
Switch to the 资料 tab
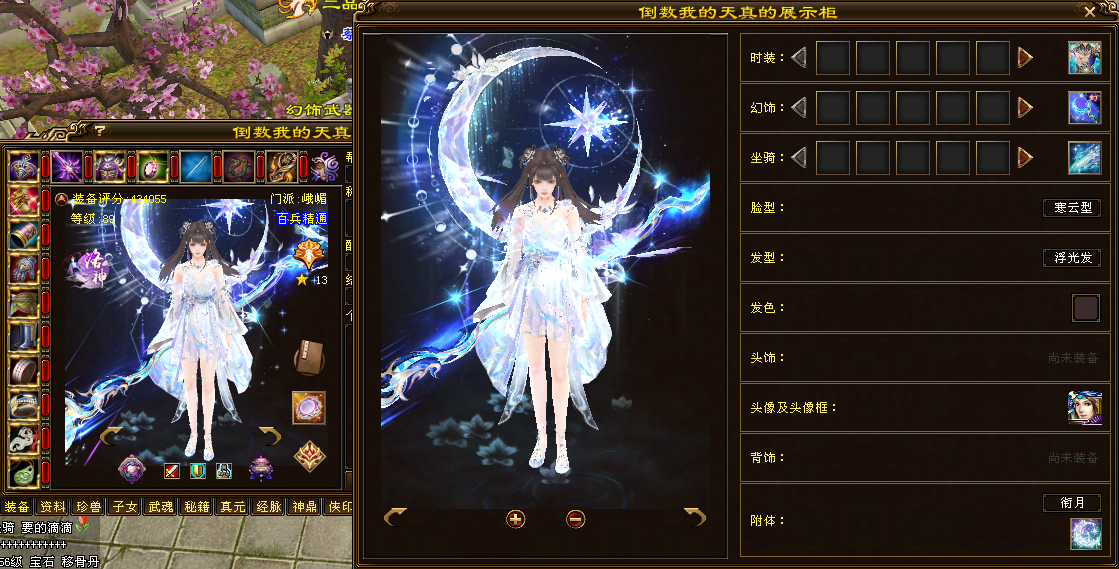(x=53, y=507)
